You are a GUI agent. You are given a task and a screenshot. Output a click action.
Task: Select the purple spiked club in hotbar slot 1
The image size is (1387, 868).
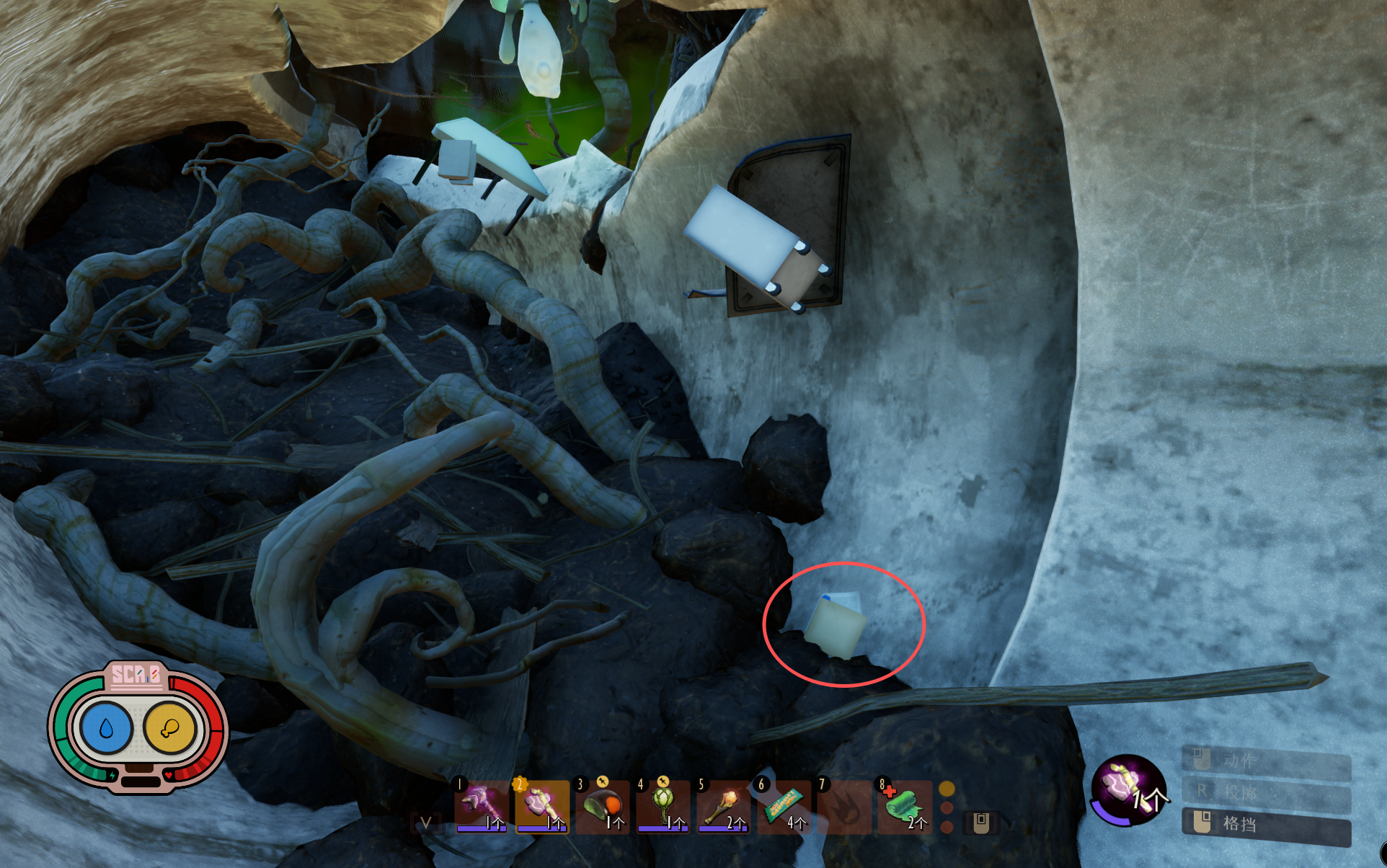[479, 806]
